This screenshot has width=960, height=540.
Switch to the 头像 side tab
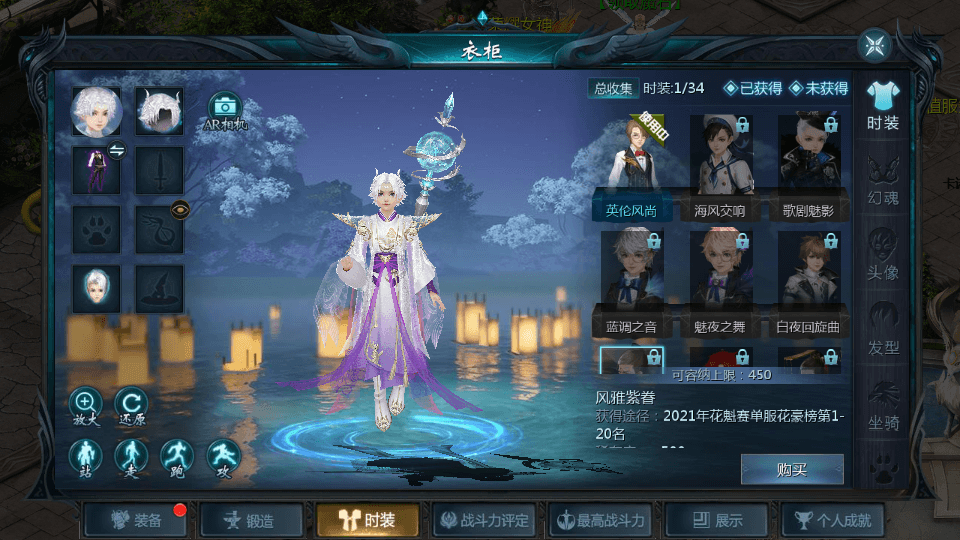883,255
